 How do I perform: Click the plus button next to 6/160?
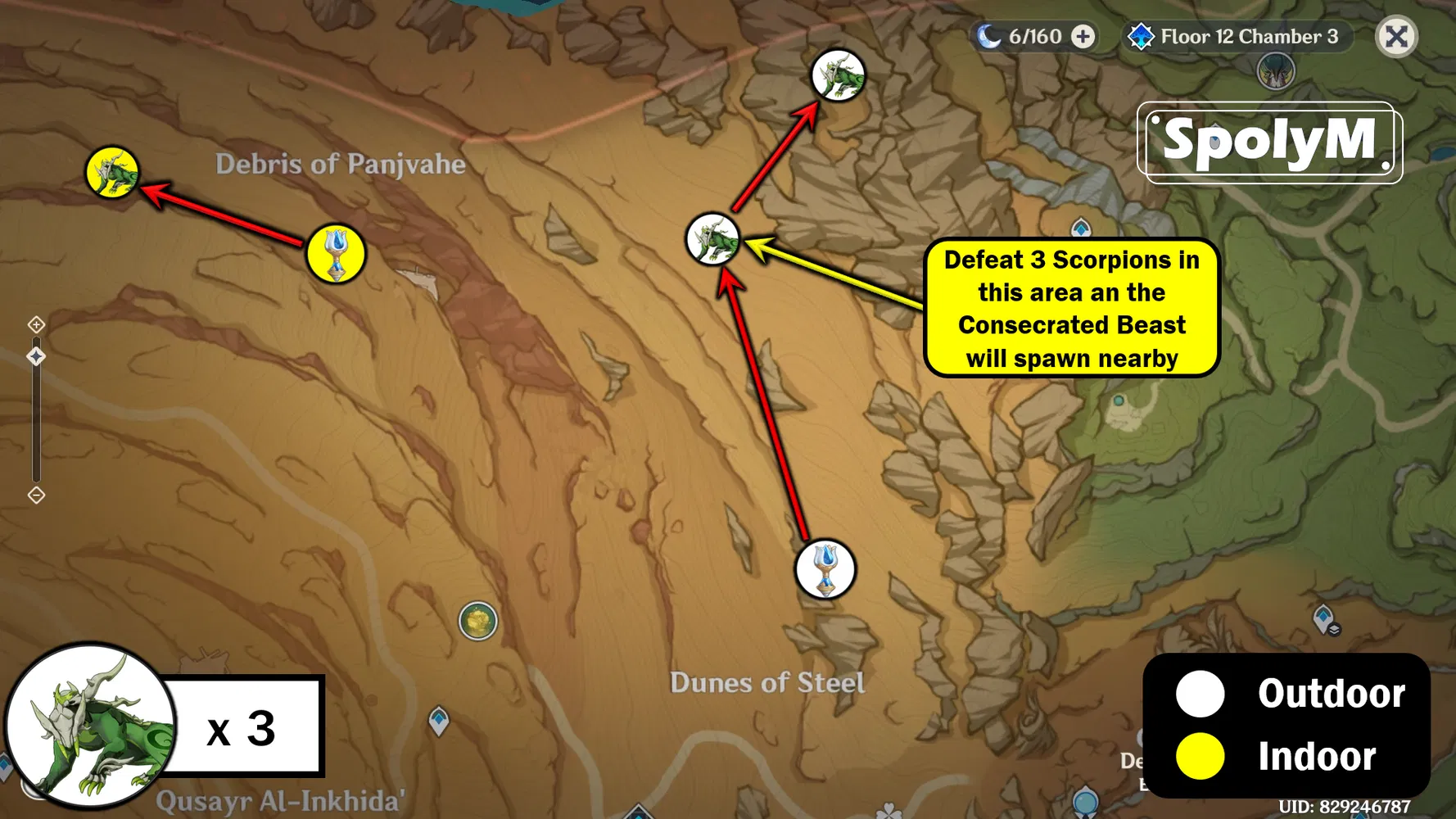click(1083, 36)
